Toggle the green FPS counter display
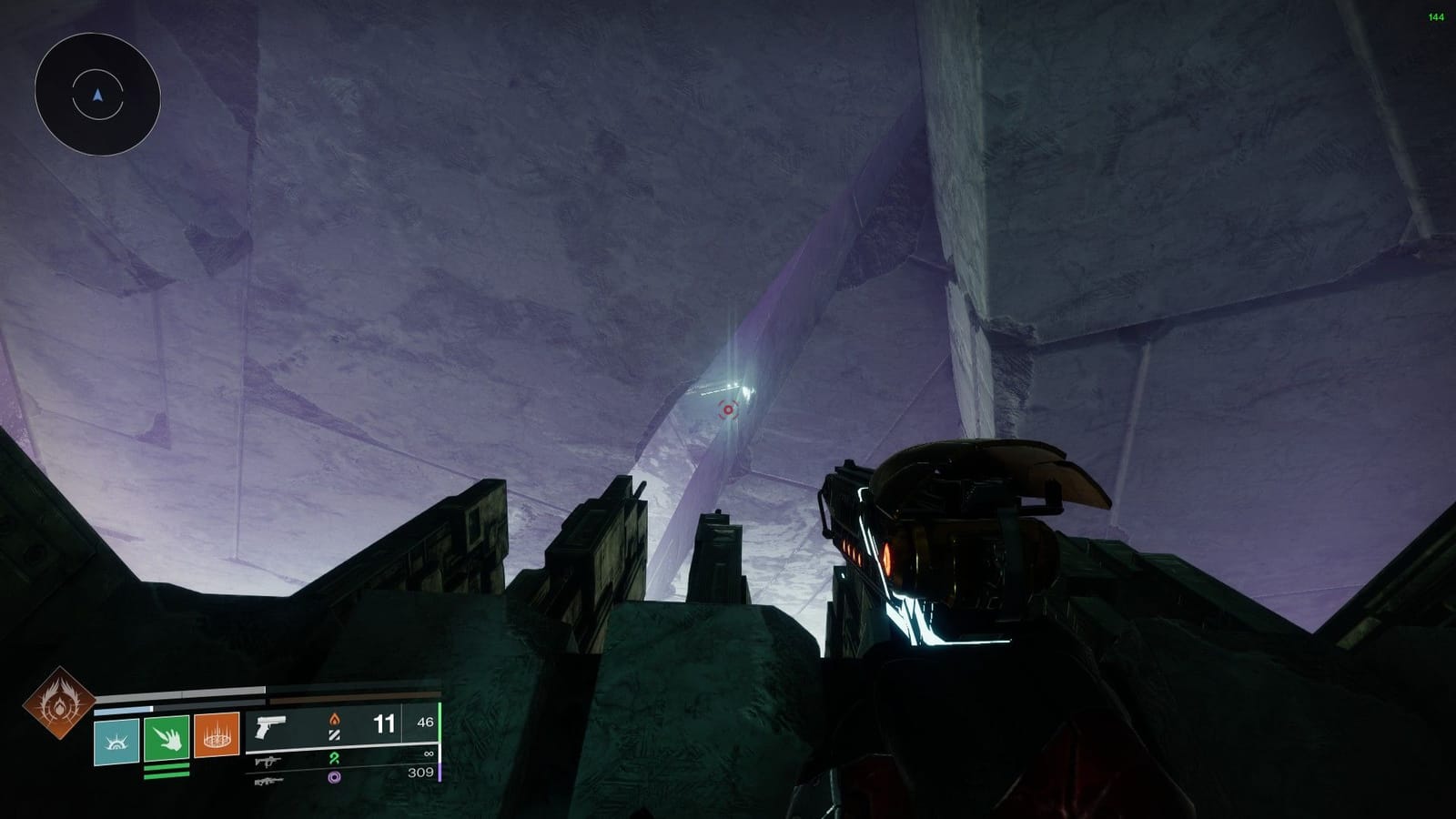Screen dimensions: 1456x819 click(1435, 15)
